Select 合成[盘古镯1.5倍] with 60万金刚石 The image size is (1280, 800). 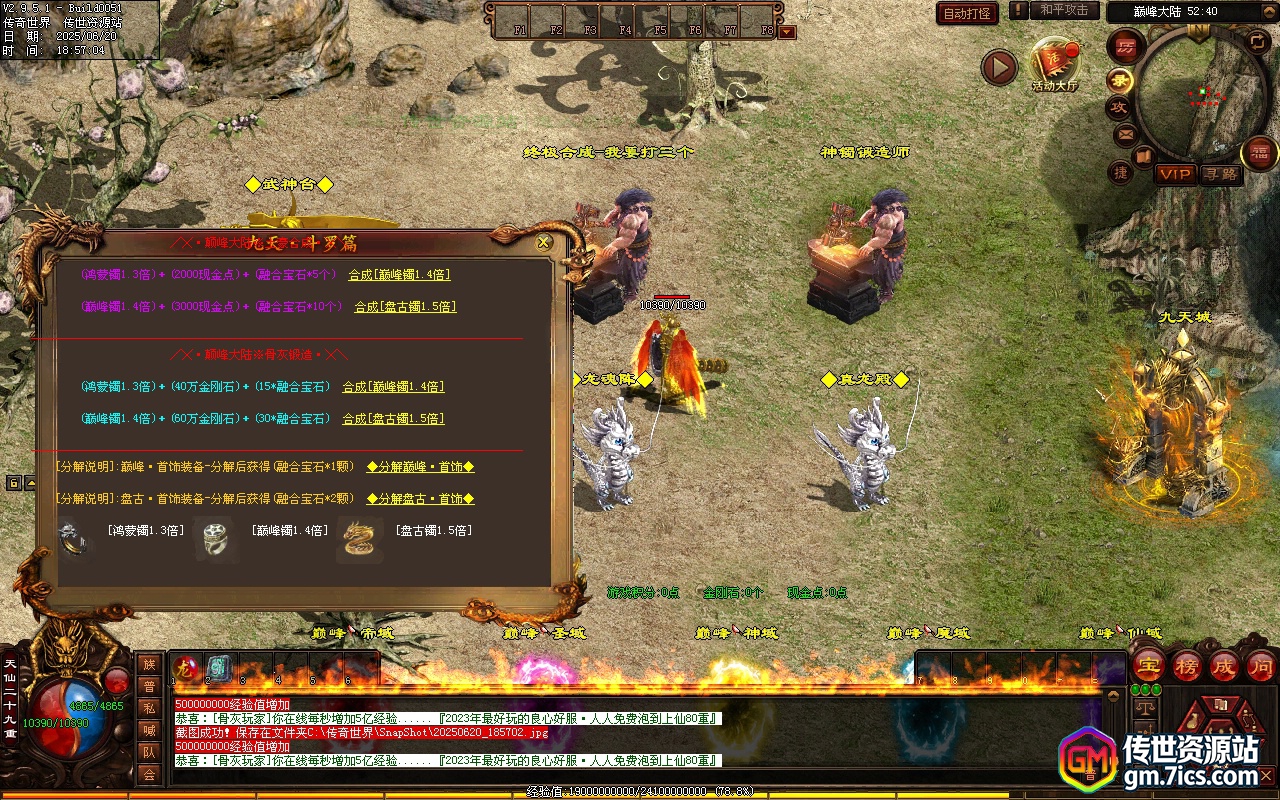coord(393,419)
